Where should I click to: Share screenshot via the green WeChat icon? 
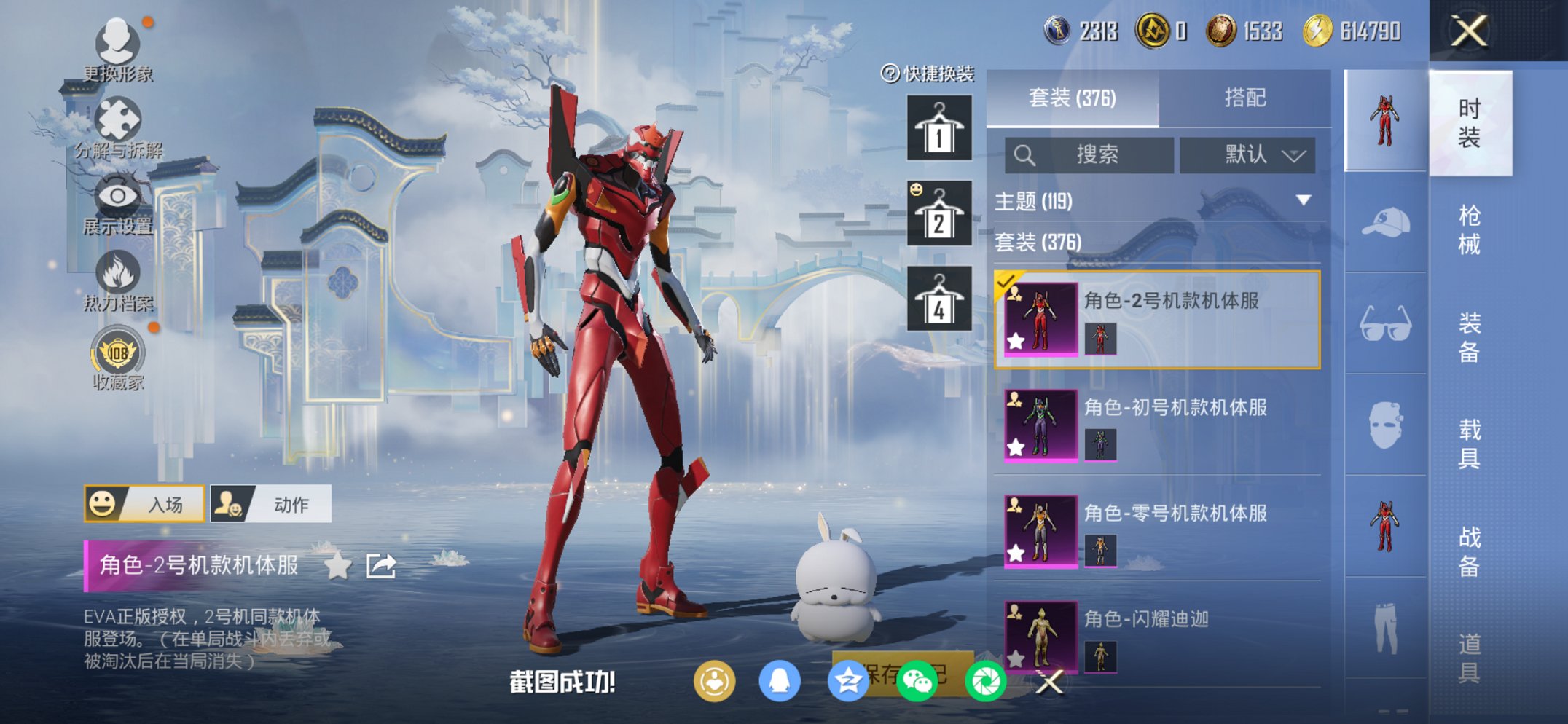coord(917,682)
